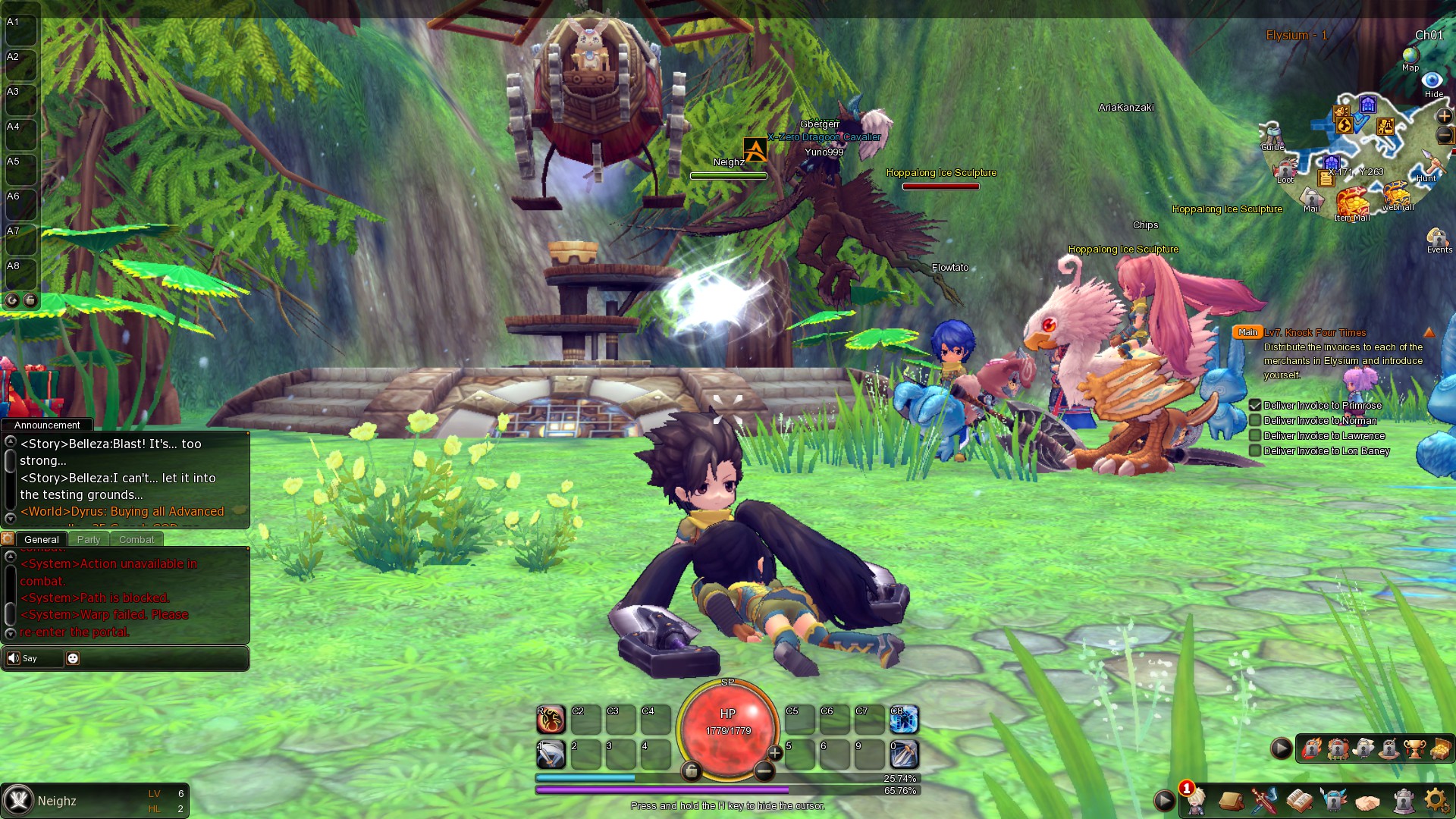The height and width of the screenshot is (819, 1456).
Task: Open the inventory bag icon
Action: click(1232, 800)
